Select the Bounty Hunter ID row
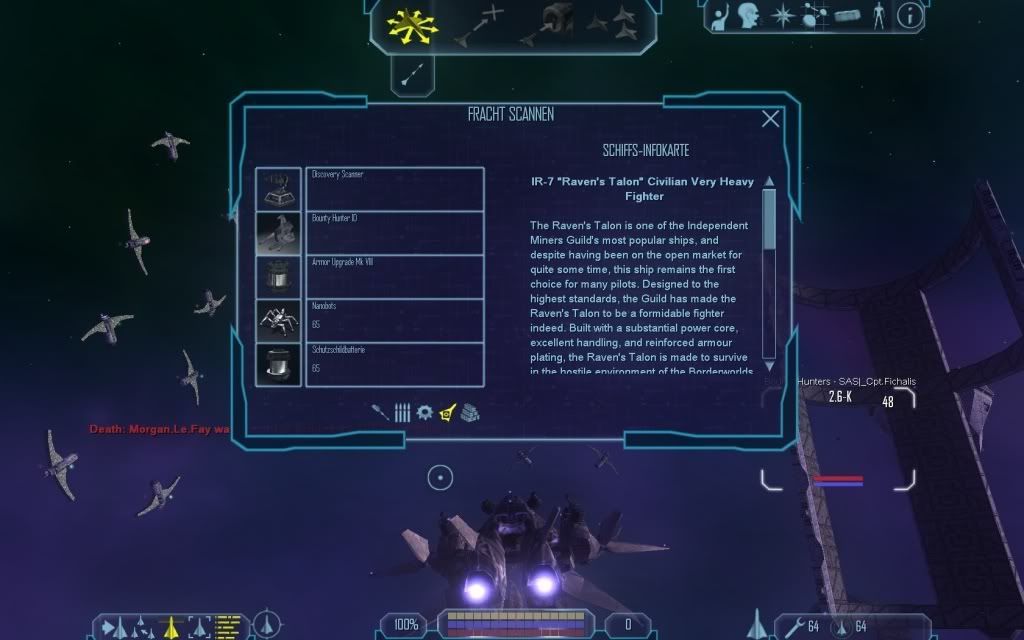This screenshot has height=640, width=1024. click(x=394, y=233)
